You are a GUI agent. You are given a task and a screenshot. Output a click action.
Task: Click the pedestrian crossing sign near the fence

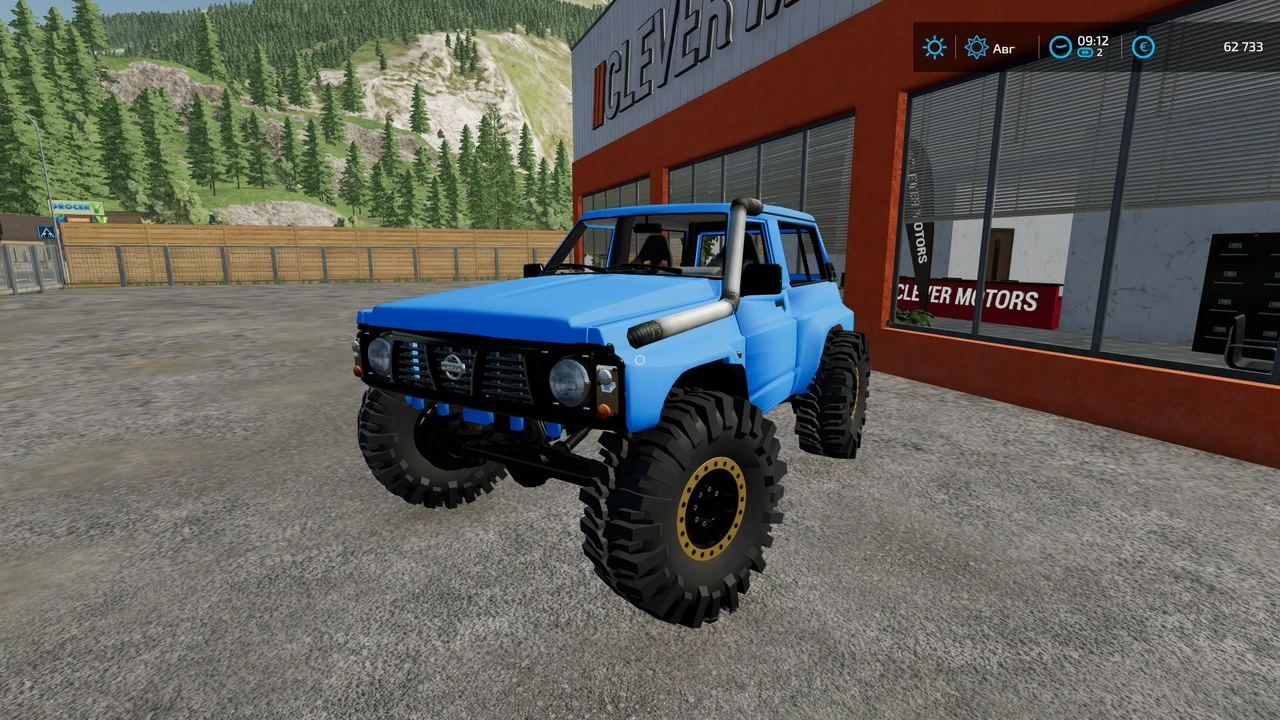[x=46, y=232]
